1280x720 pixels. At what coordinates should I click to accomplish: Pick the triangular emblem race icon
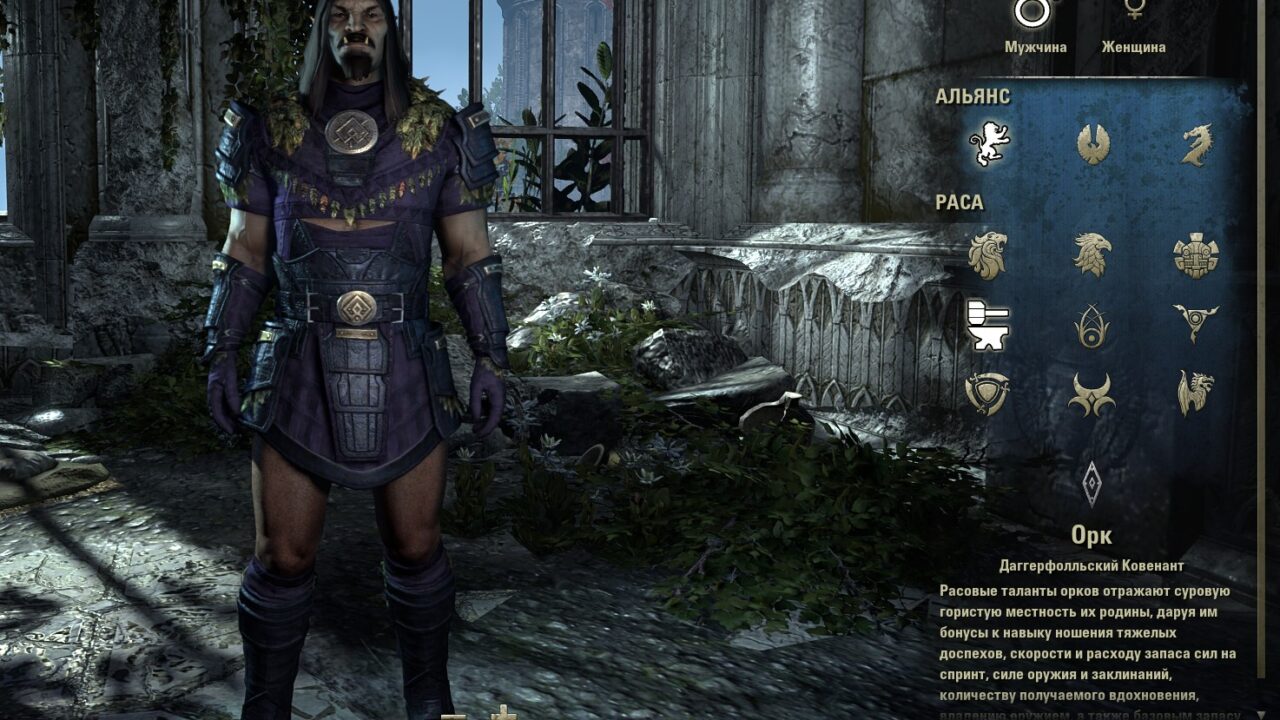tap(1195, 323)
